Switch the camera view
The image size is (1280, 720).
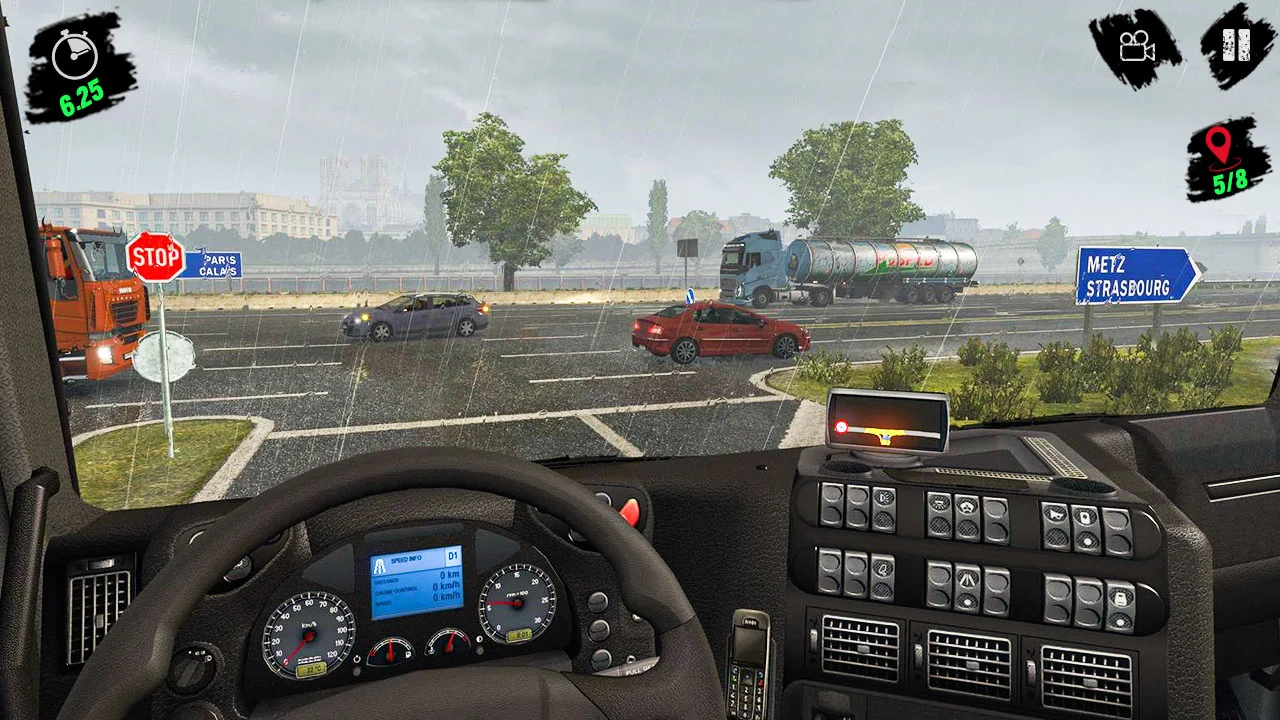coord(1135,47)
